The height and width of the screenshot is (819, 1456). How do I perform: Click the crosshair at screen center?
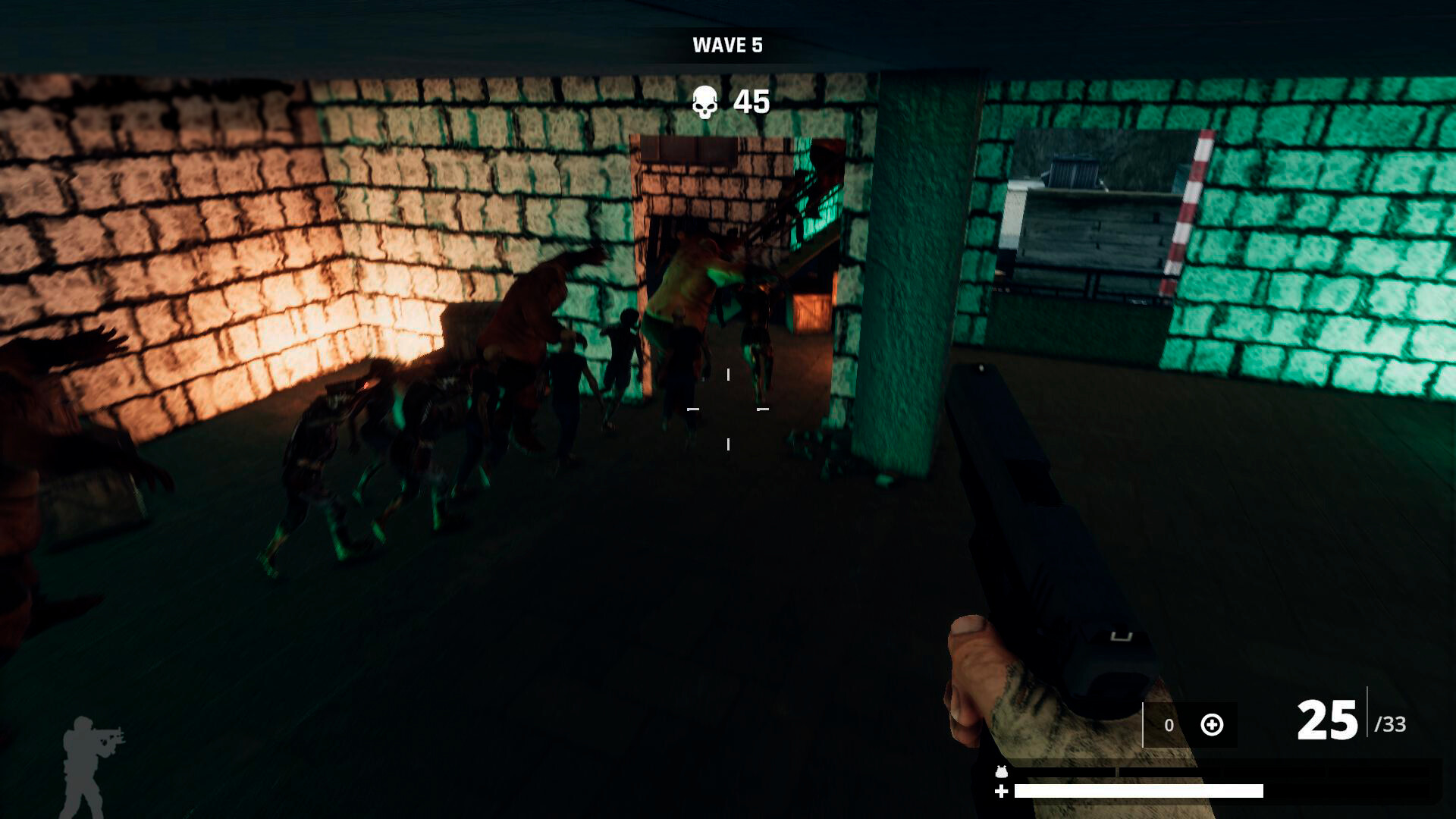pos(728,409)
